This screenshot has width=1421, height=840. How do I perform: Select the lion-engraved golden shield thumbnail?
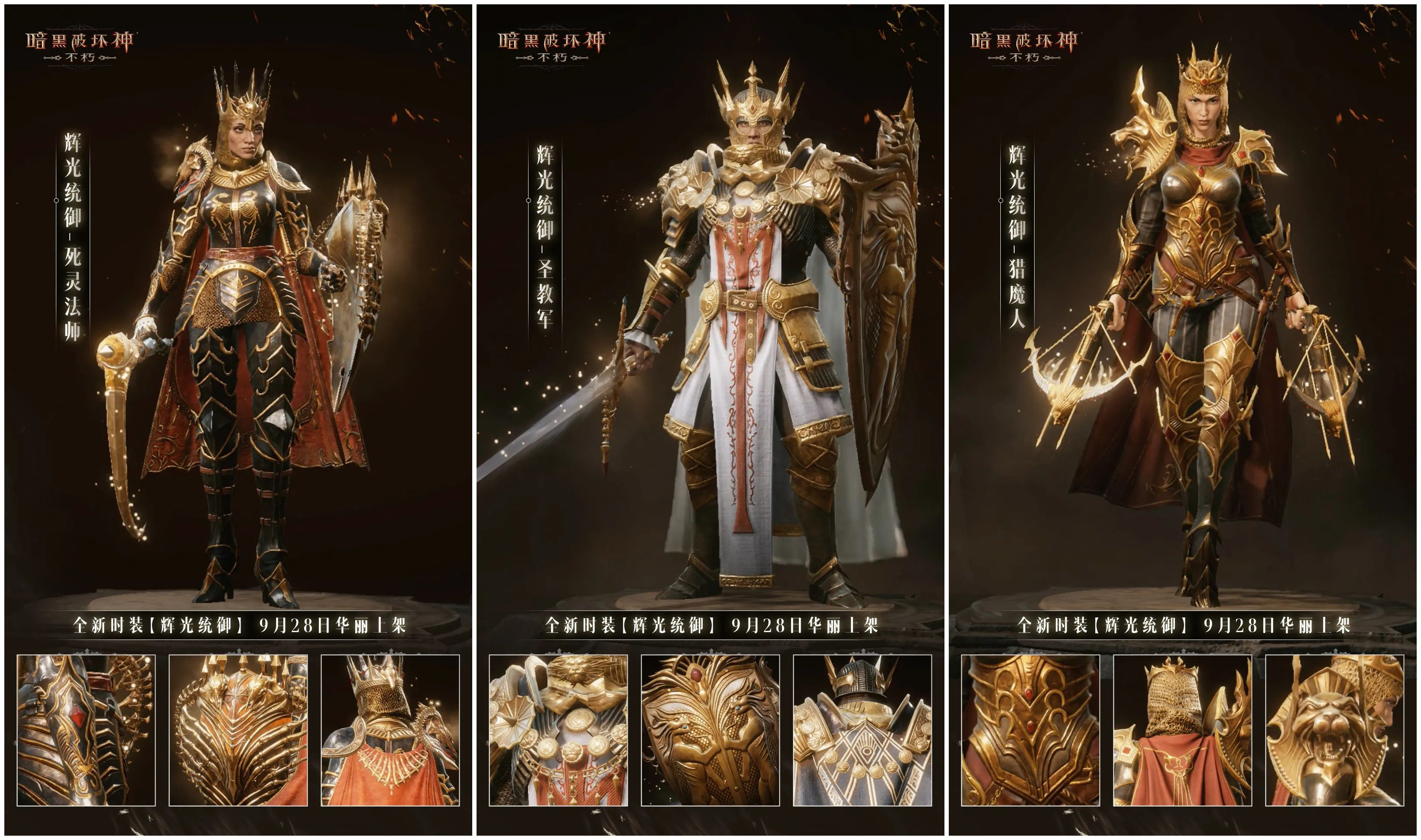[710, 730]
